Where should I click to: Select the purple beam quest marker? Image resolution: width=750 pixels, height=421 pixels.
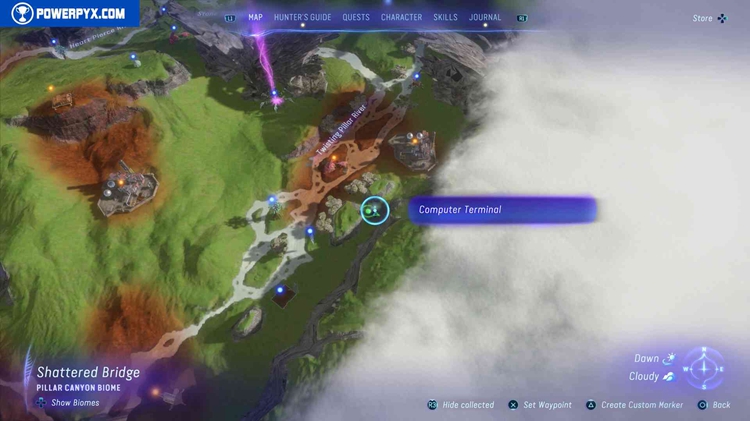tap(275, 96)
